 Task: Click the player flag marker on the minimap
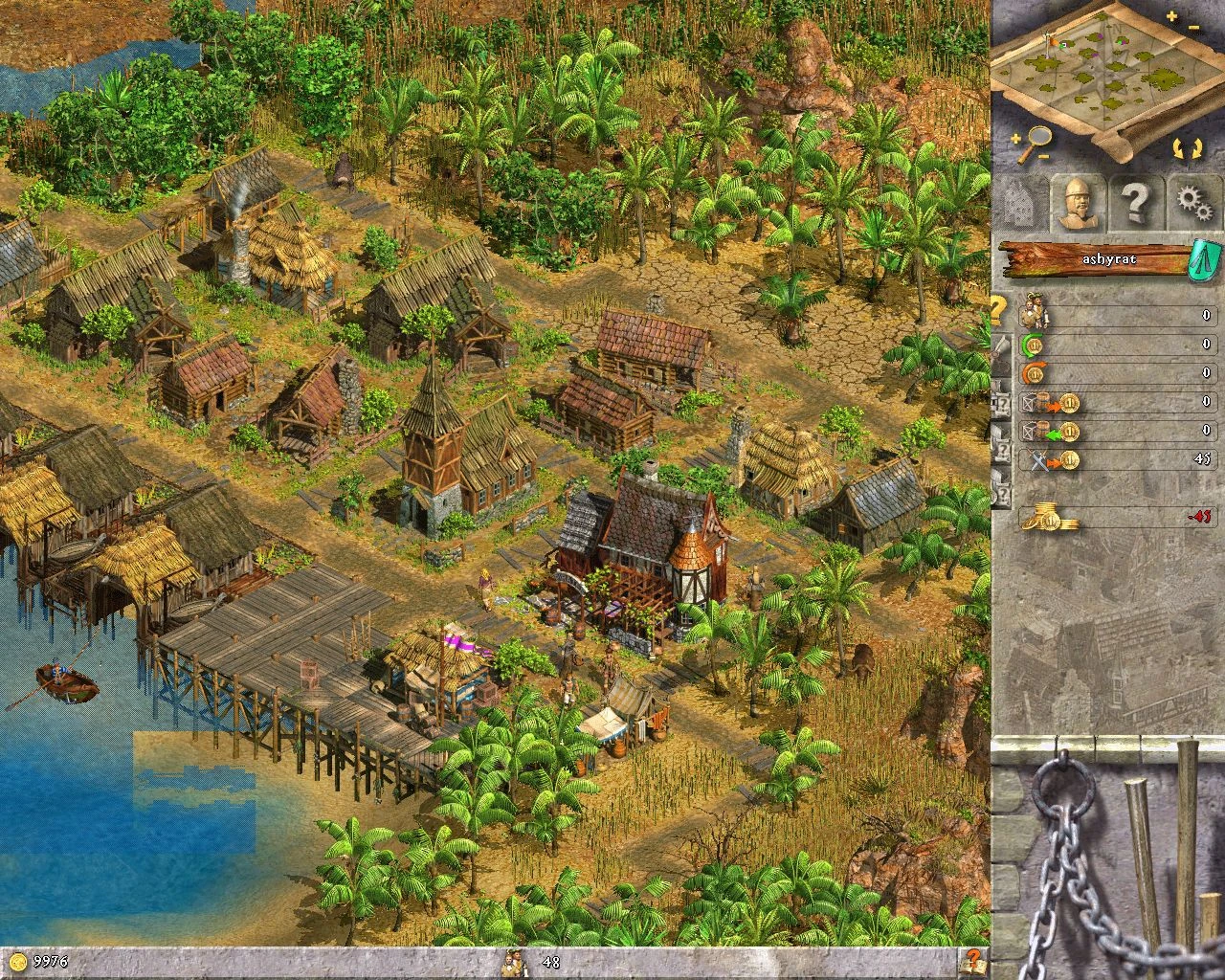click(x=1051, y=42)
